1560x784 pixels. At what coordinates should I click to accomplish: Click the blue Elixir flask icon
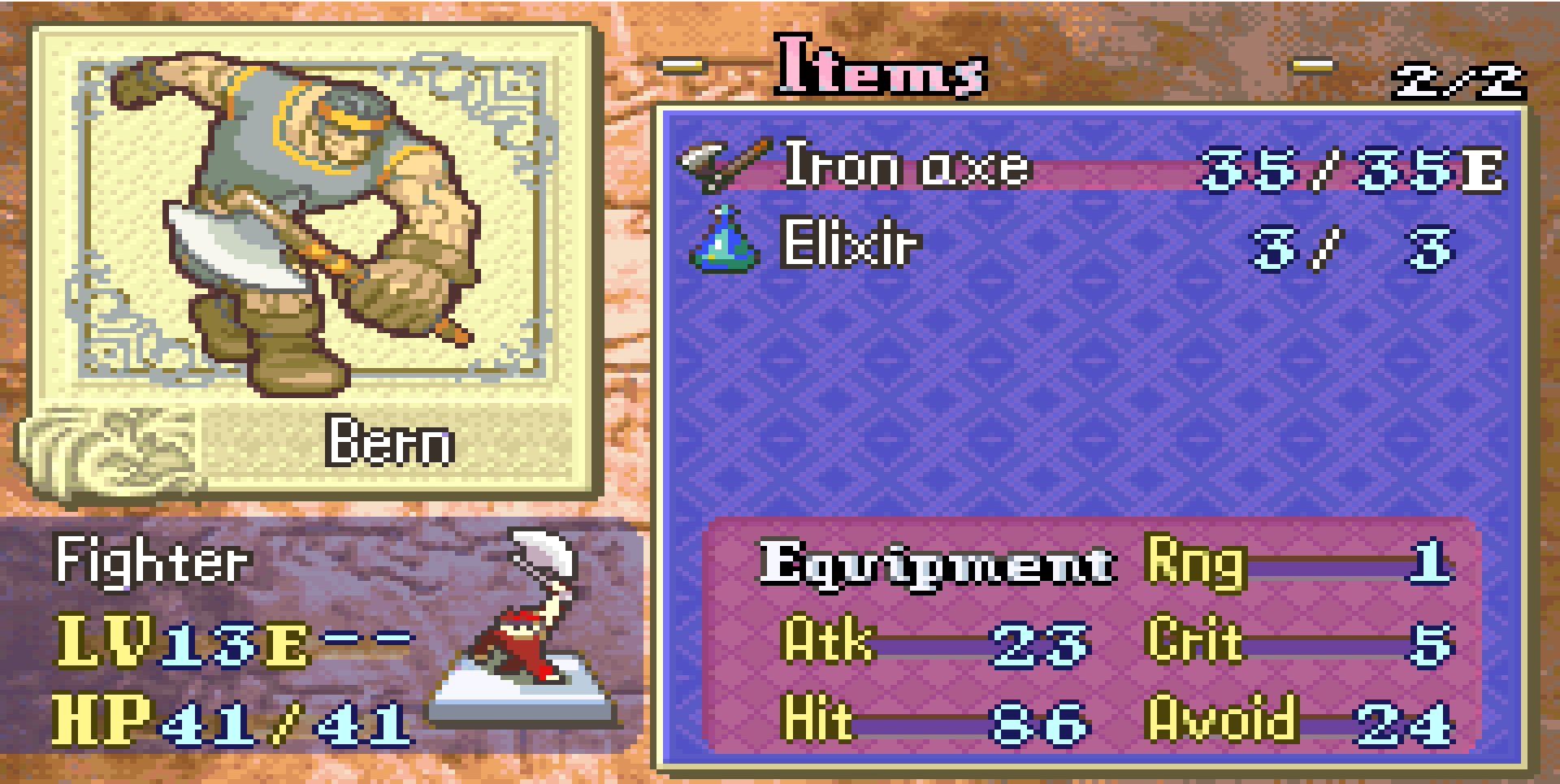pyautogui.click(x=724, y=241)
